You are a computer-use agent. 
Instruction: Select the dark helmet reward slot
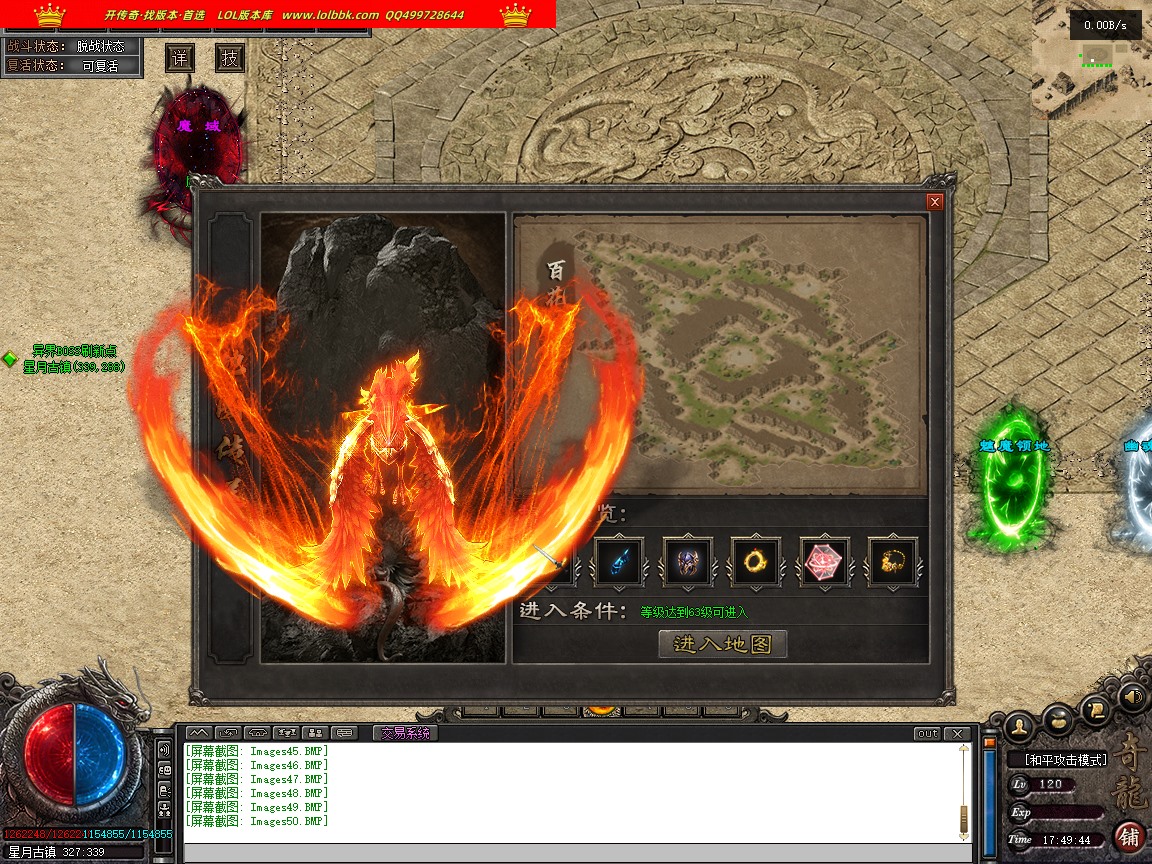(687, 562)
